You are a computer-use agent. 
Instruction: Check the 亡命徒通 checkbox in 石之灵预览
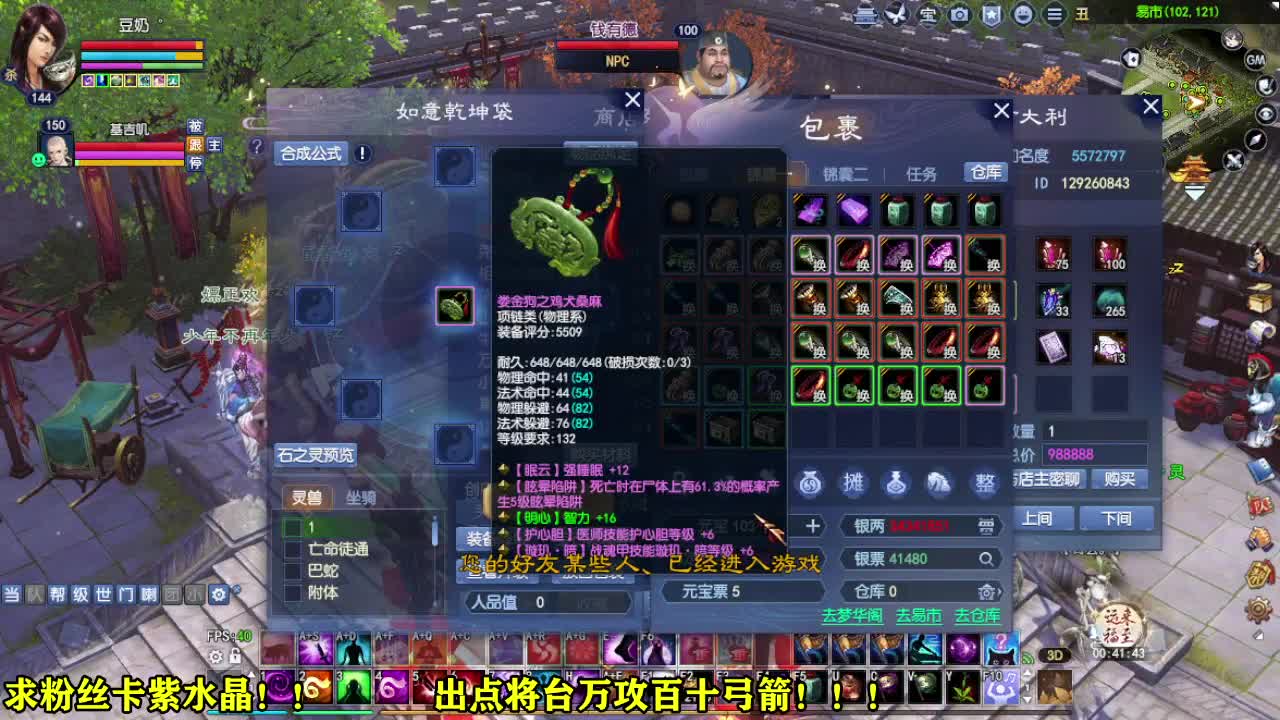293,549
